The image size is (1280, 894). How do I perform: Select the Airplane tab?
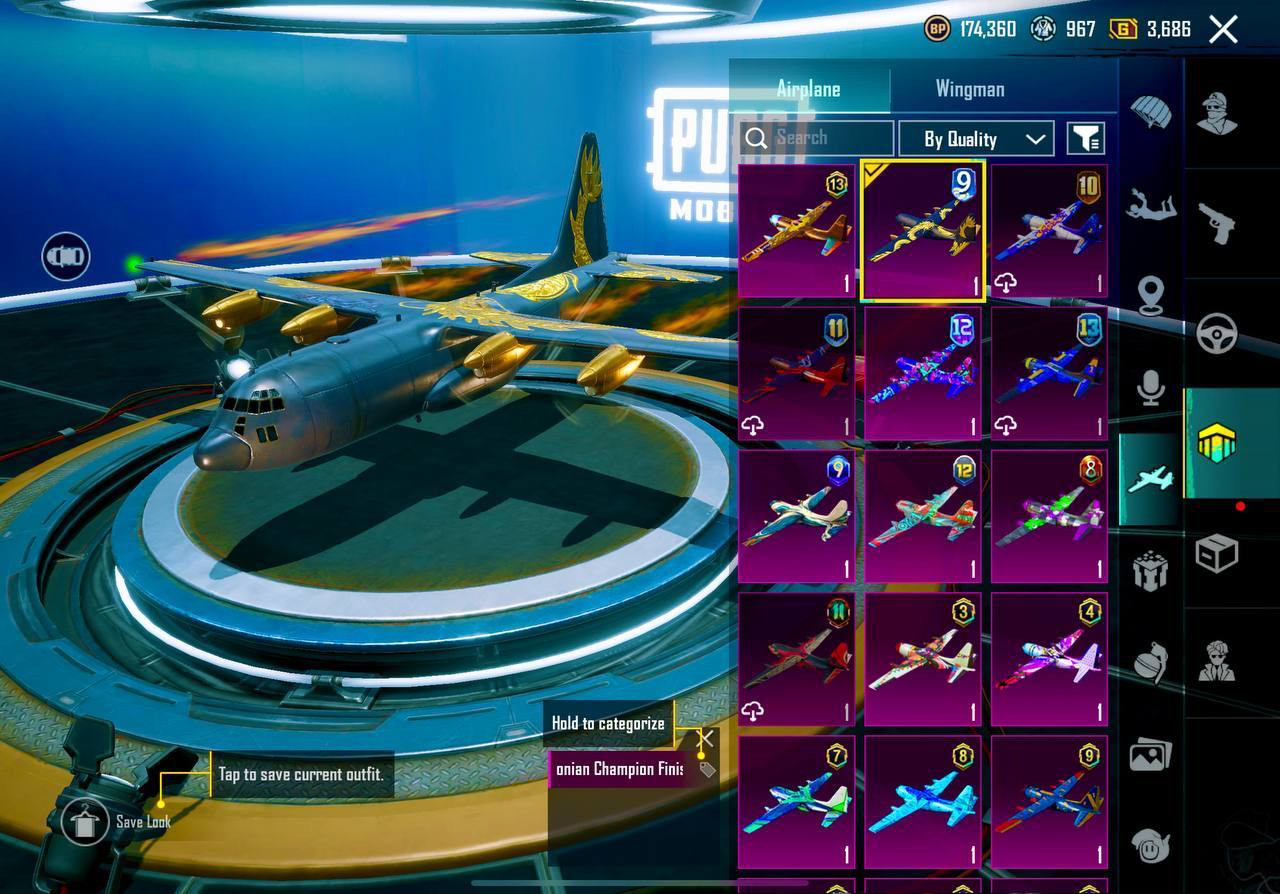point(808,89)
